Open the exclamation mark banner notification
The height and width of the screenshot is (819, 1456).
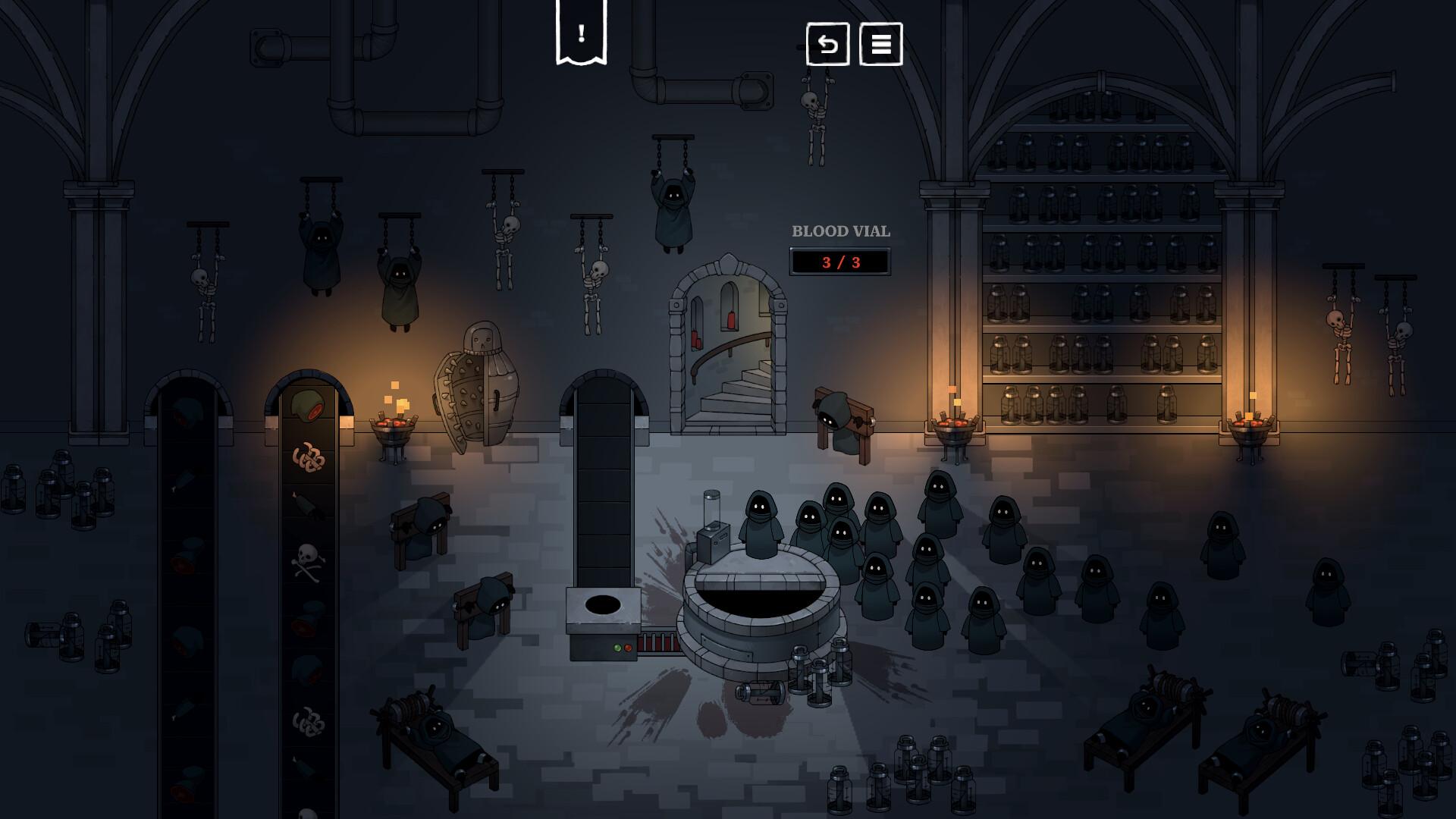[581, 33]
